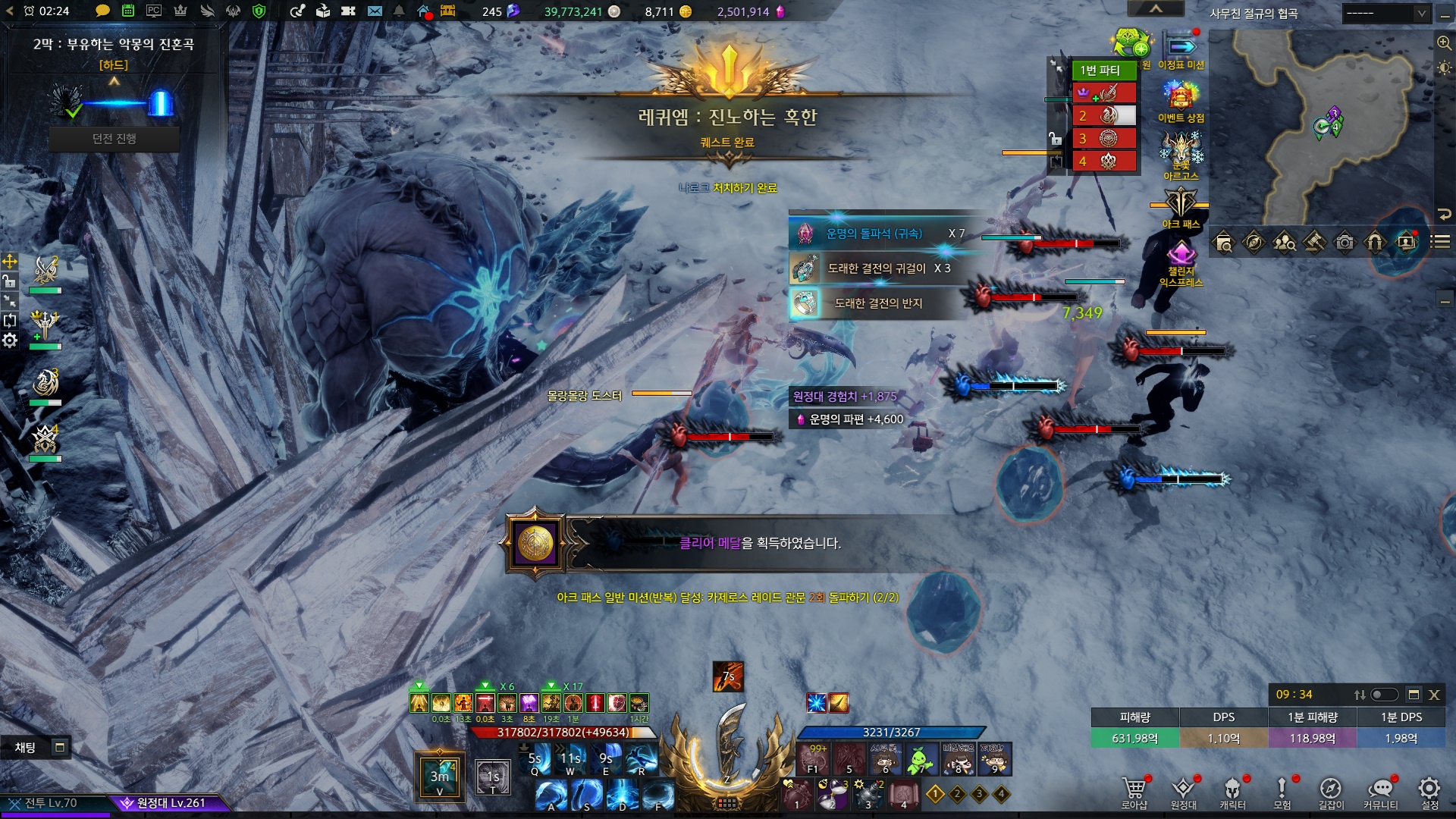
Task: Open the camera screenshot tool under minimap
Action: tap(1345, 243)
